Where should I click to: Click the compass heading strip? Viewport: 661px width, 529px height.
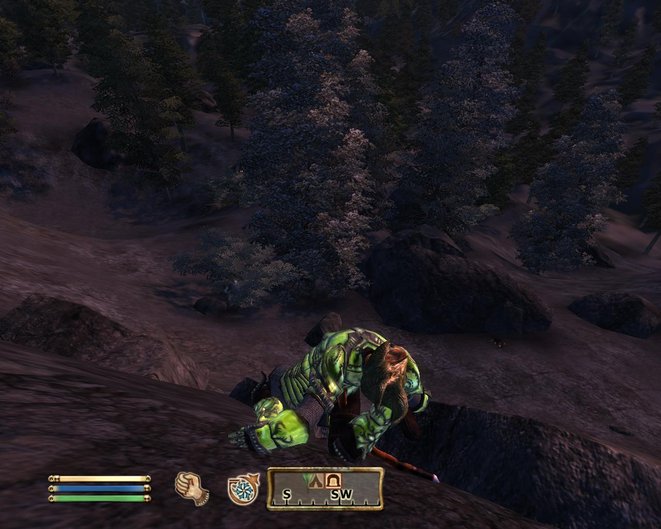click(325, 490)
